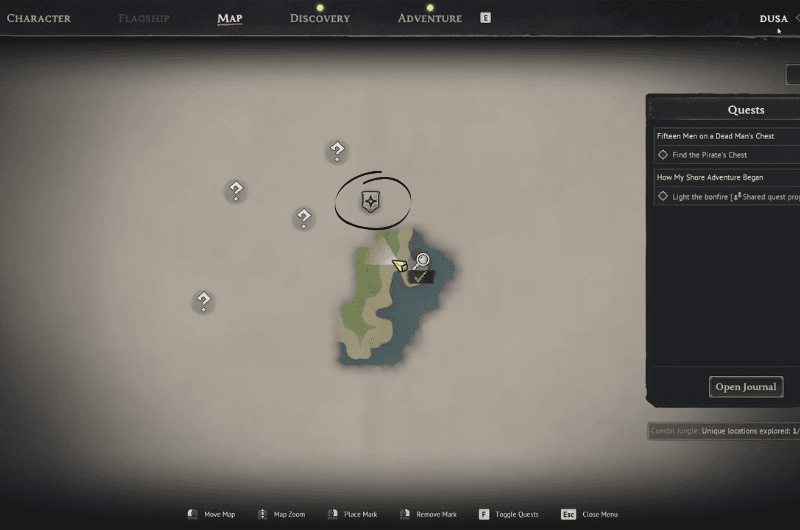Open the Adventure tab

pyautogui.click(x=430, y=18)
